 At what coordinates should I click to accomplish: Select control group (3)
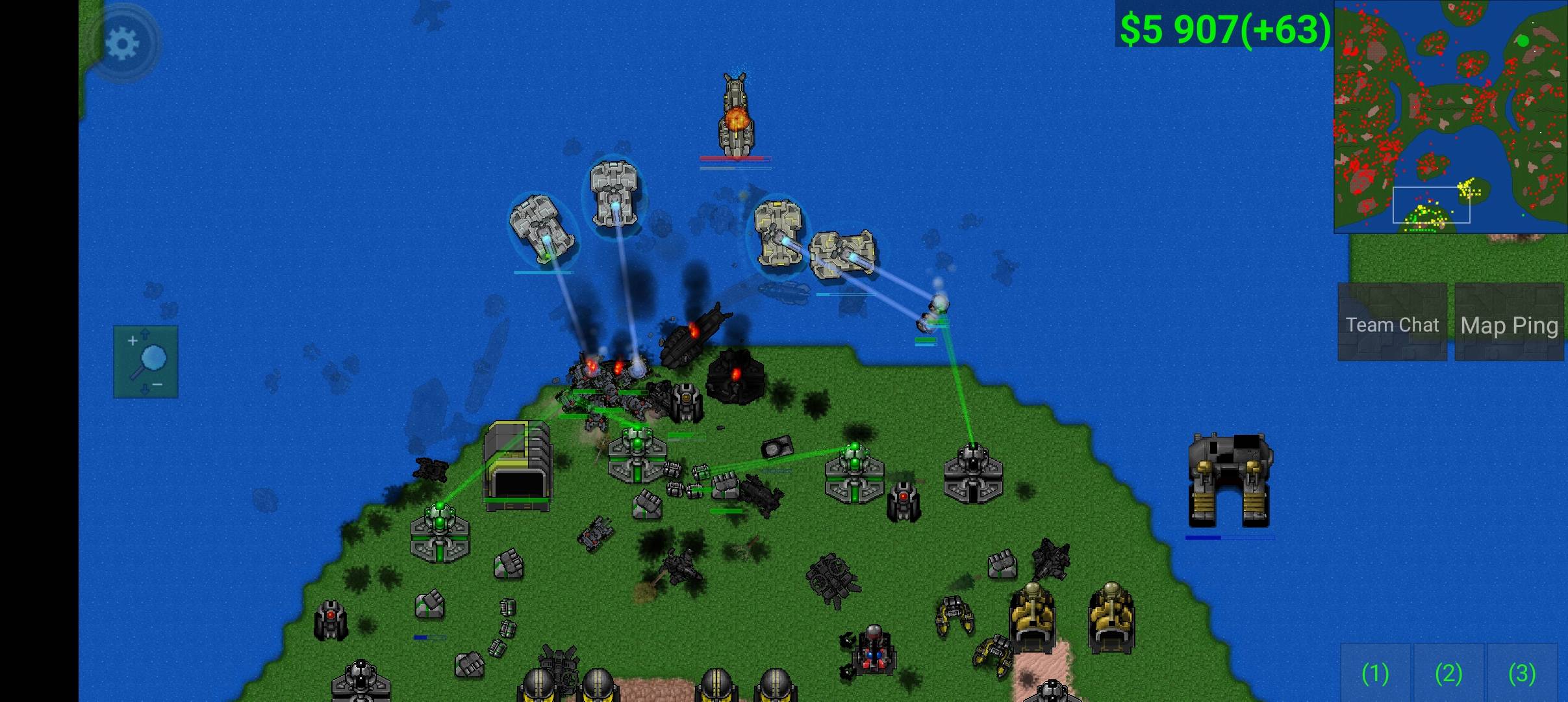(1522, 673)
